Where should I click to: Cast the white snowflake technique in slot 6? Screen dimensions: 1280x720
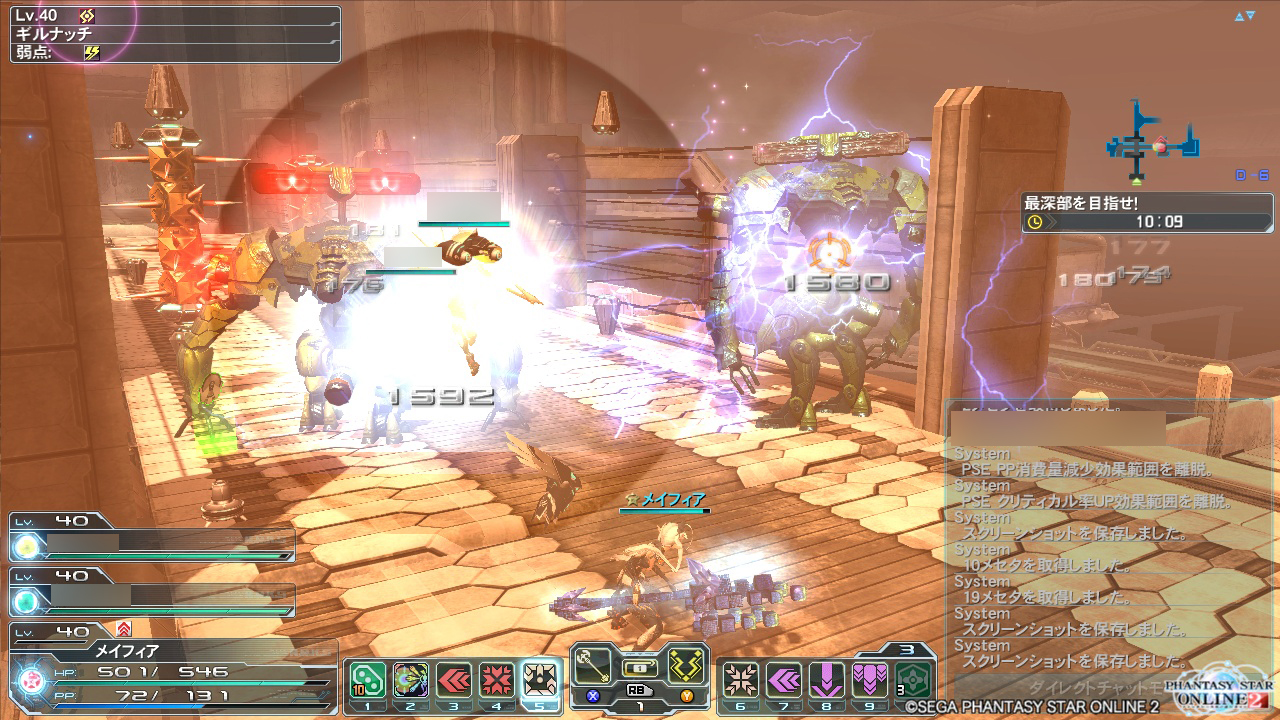[741, 681]
